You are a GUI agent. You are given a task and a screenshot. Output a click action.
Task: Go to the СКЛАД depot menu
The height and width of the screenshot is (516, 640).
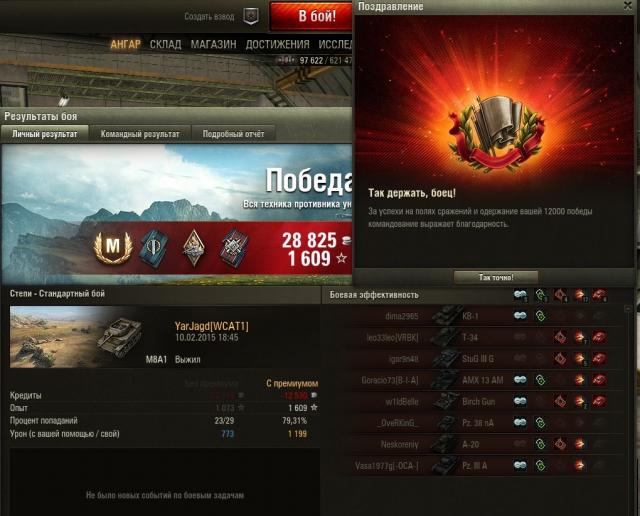[165, 45]
